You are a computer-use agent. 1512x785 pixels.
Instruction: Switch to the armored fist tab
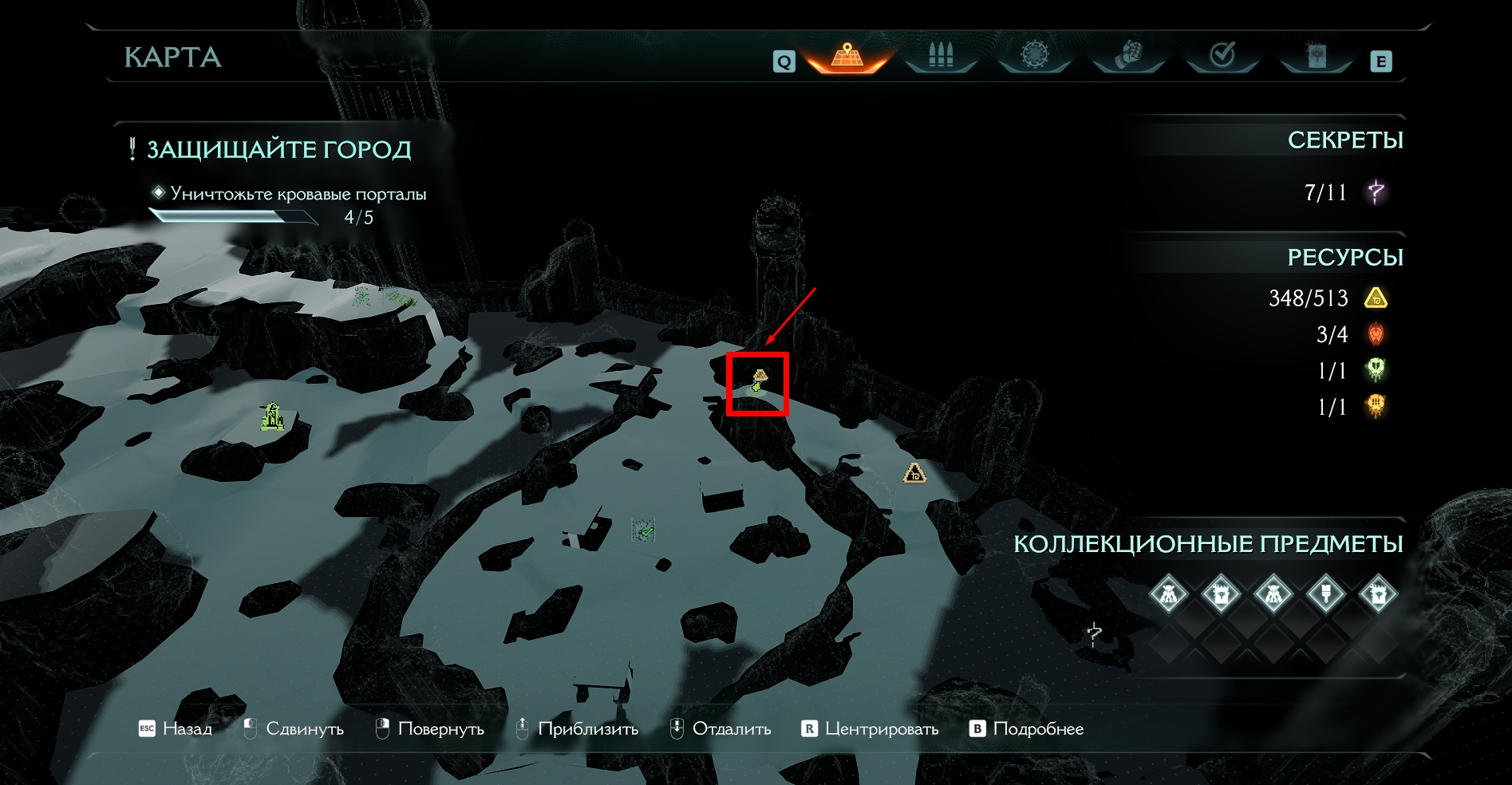click(1128, 56)
